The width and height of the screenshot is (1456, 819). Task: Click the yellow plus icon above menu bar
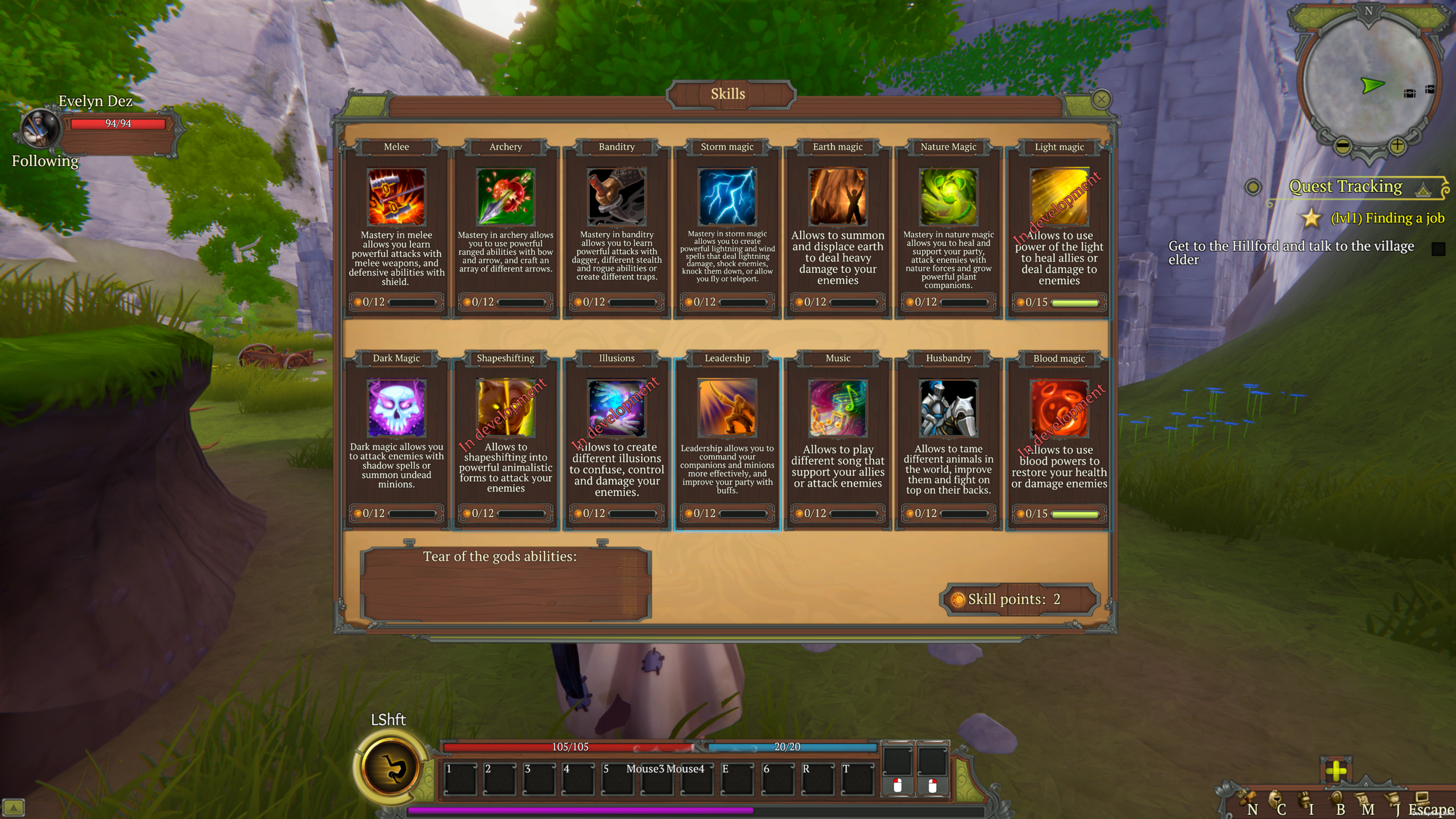pos(1335,771)
